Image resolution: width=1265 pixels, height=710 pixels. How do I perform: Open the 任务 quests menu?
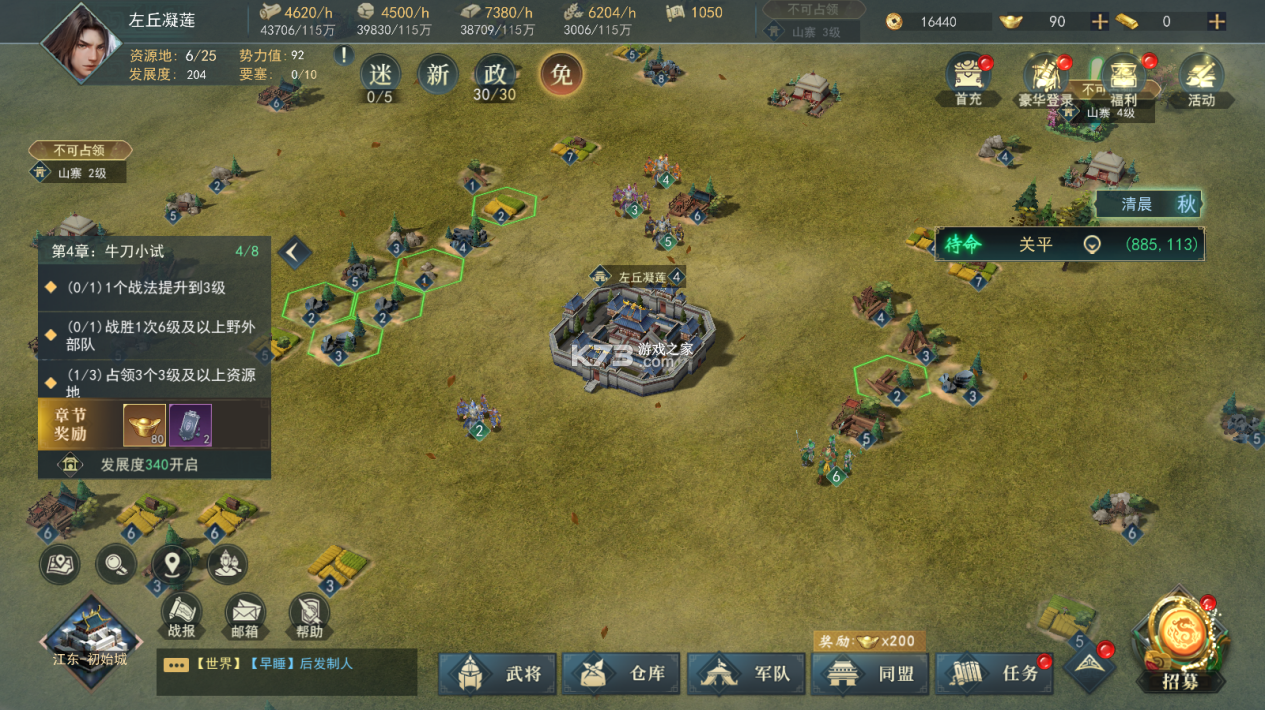click(x=994, y=673)
